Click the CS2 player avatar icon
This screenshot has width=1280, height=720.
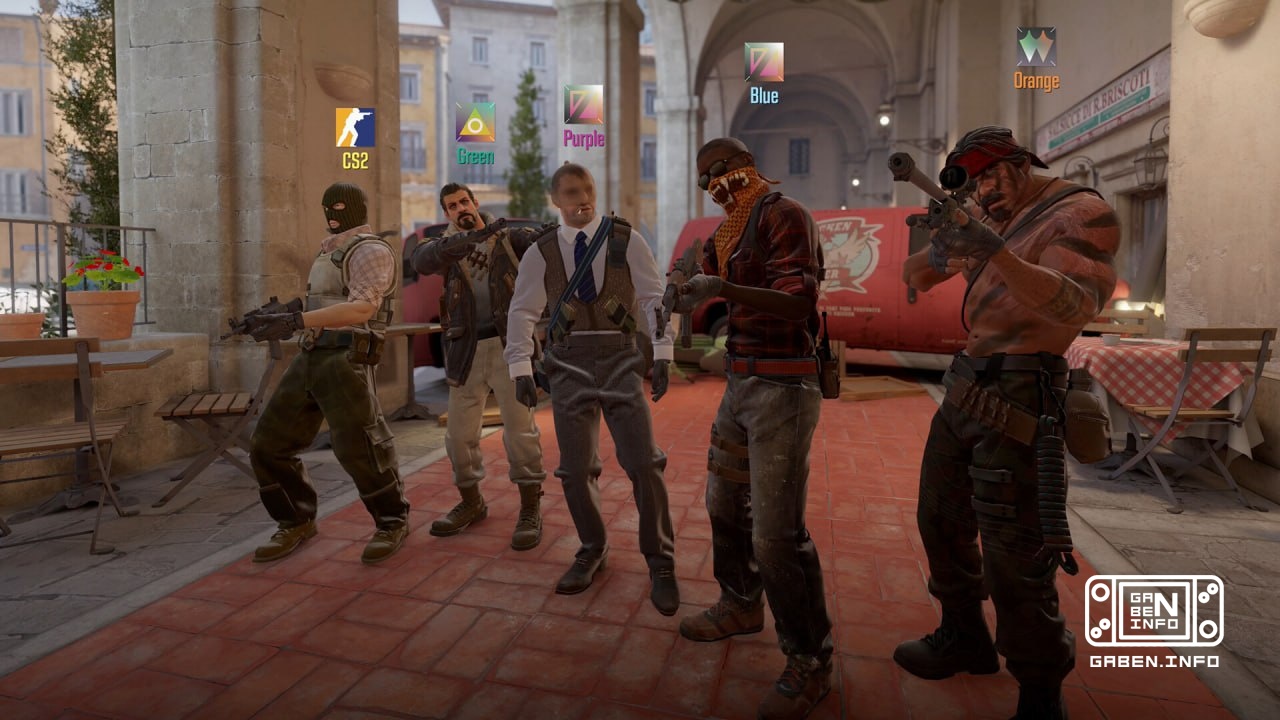(355, 127)
